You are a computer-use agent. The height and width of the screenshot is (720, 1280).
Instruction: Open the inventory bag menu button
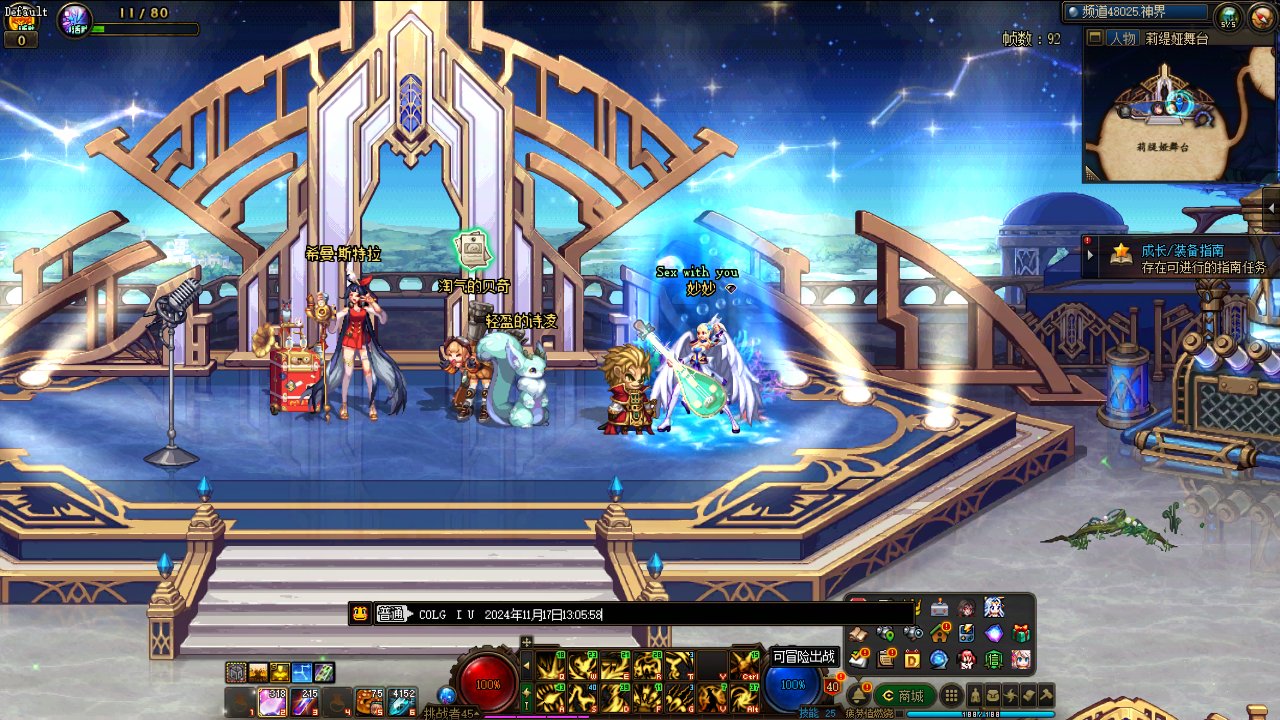[x=993, y=696]
